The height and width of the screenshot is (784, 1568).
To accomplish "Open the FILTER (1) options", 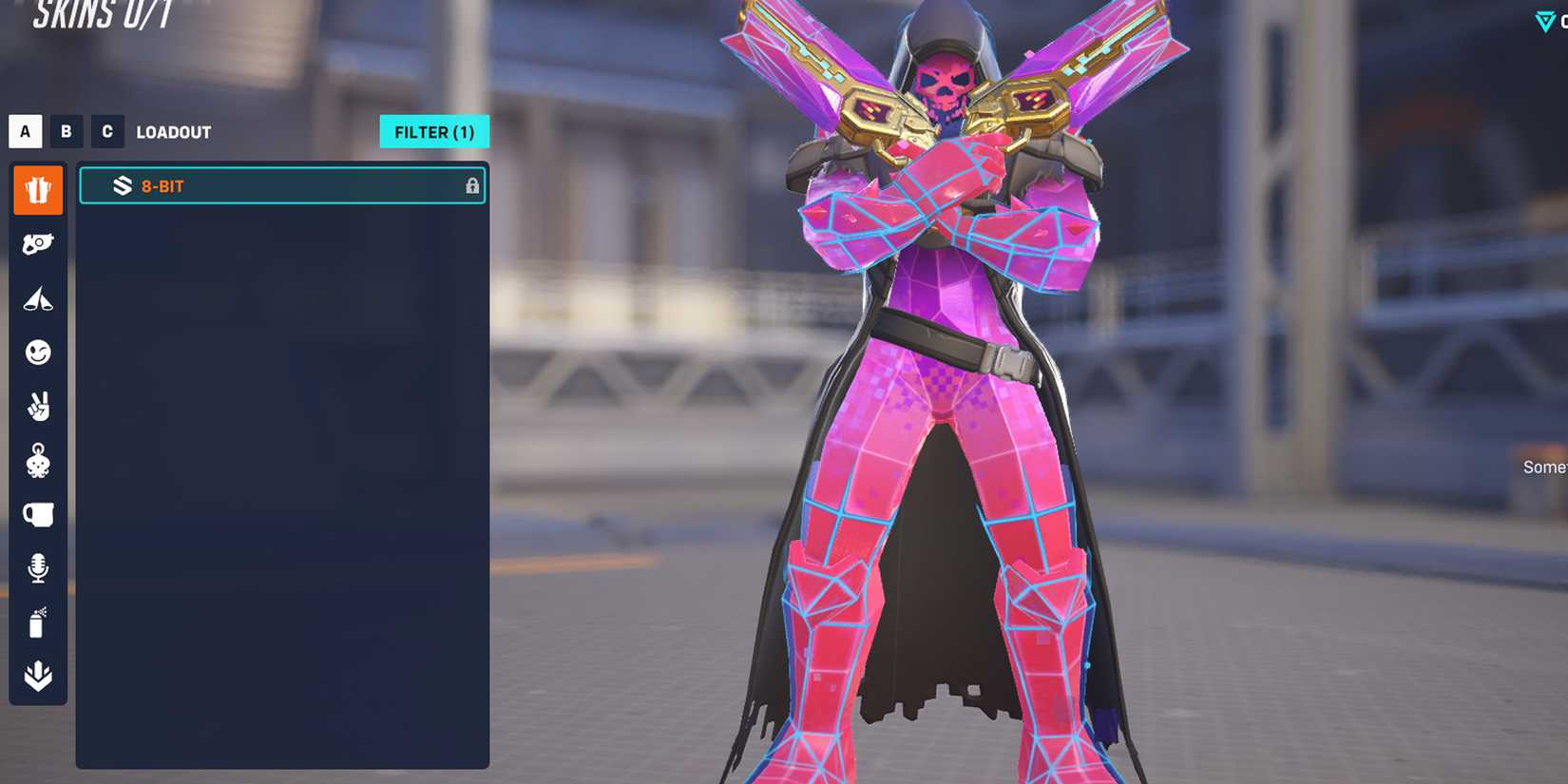I will 434,131.
